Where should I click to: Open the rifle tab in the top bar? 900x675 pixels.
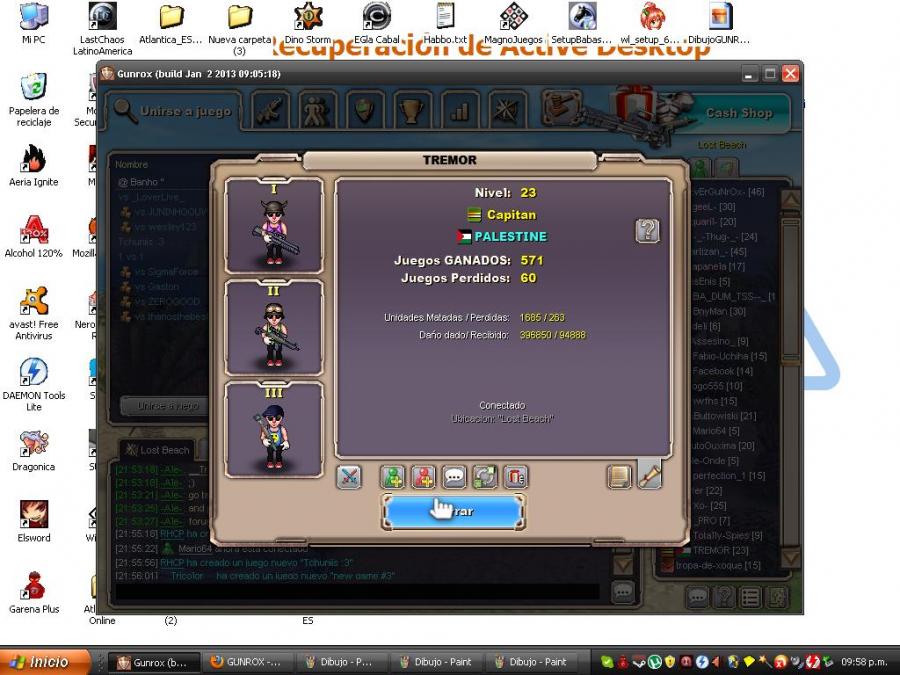(x=270, y=110)
